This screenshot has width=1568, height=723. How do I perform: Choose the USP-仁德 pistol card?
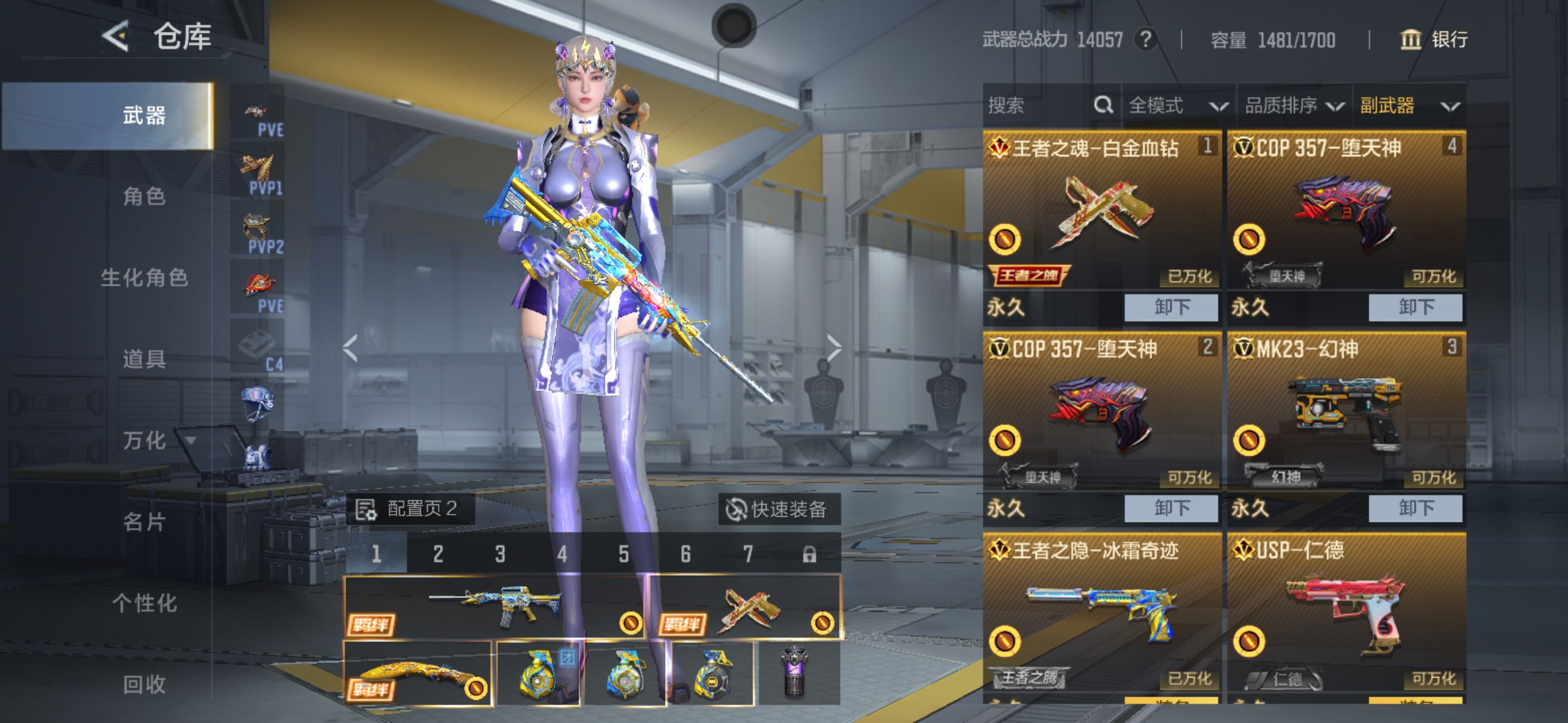pos(1346,613)
